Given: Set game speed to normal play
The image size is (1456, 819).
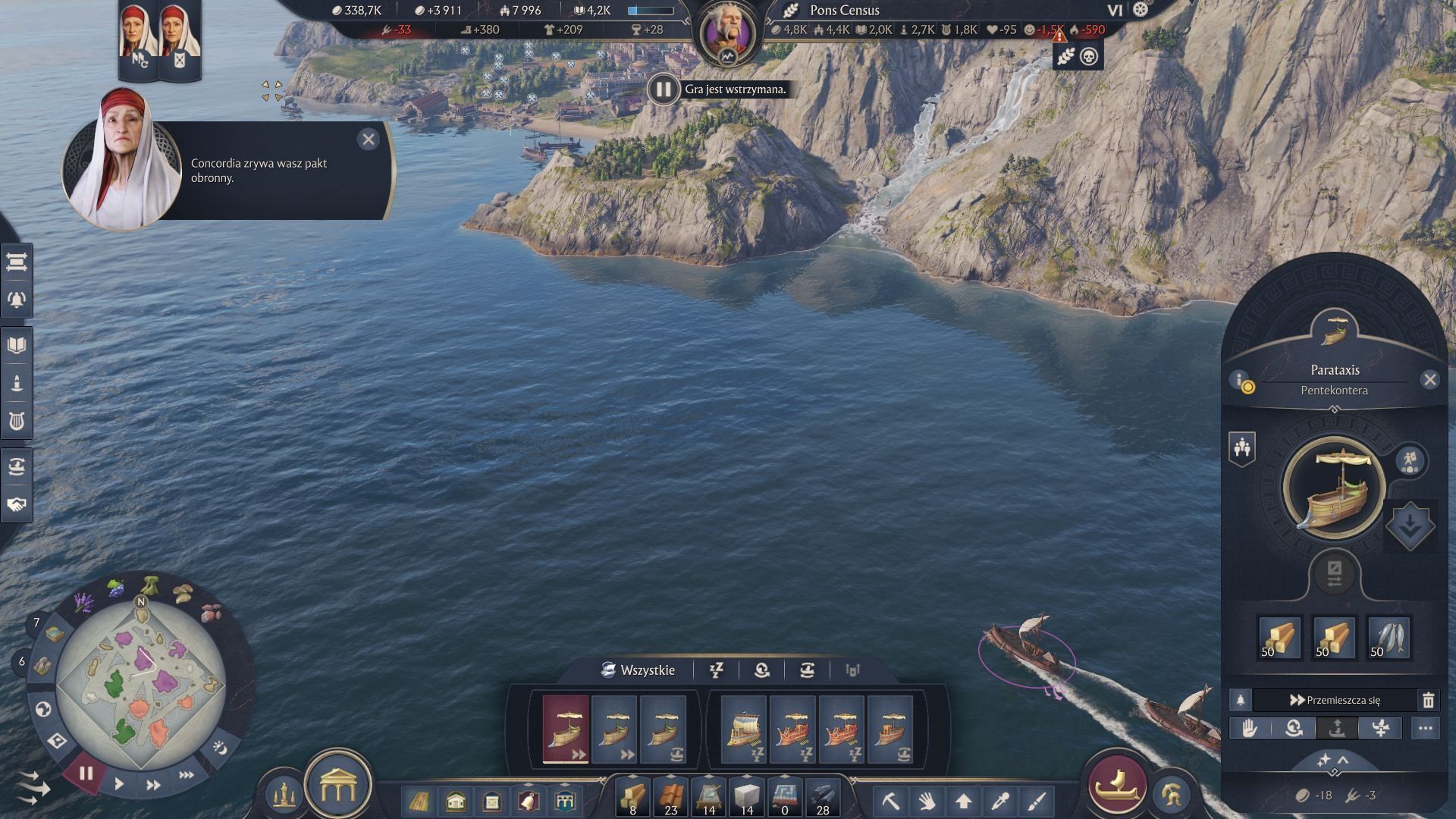Looking at the screenshot, I should click(119, 784).
